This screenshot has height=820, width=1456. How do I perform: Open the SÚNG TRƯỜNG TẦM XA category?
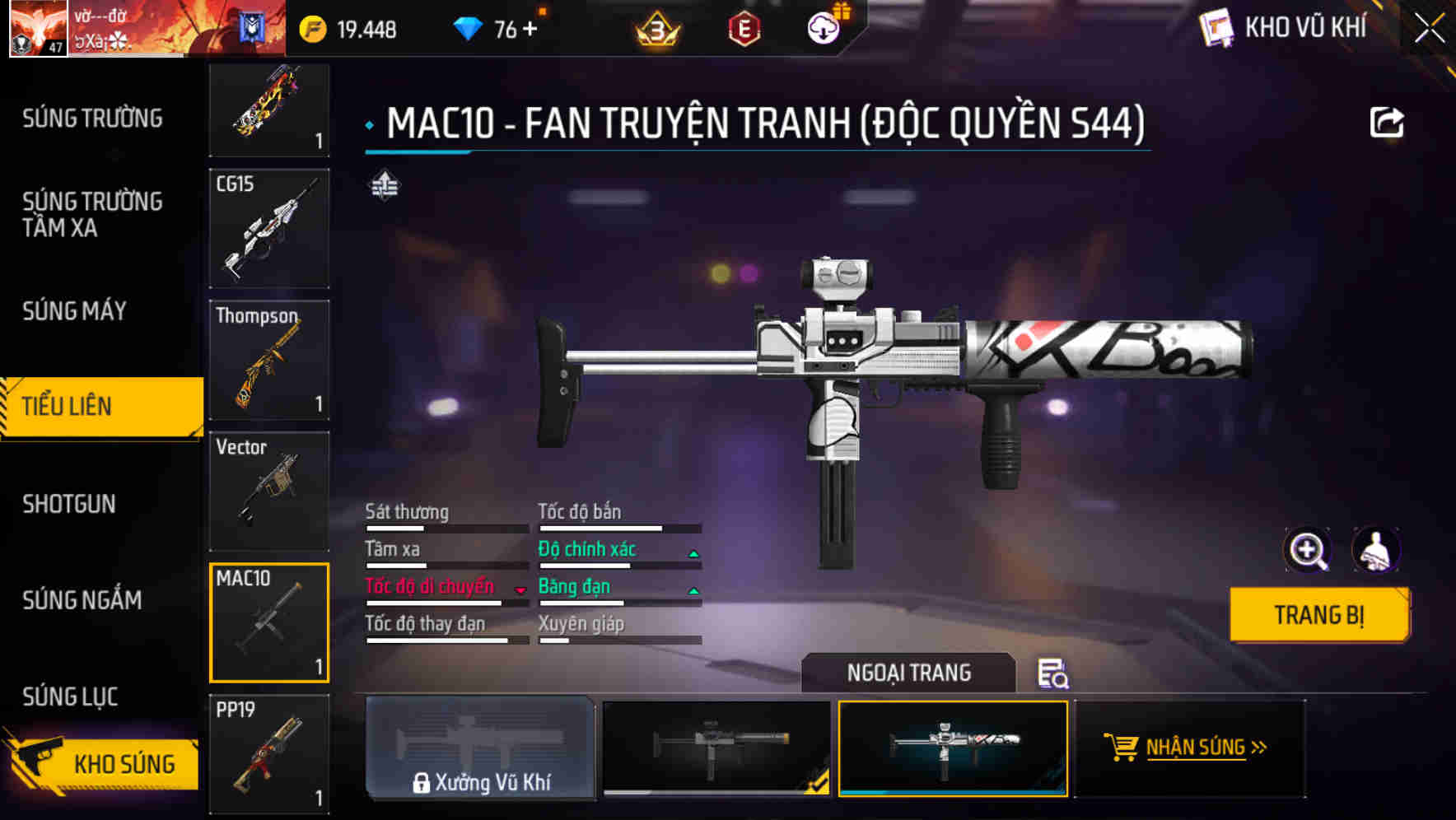92,214
